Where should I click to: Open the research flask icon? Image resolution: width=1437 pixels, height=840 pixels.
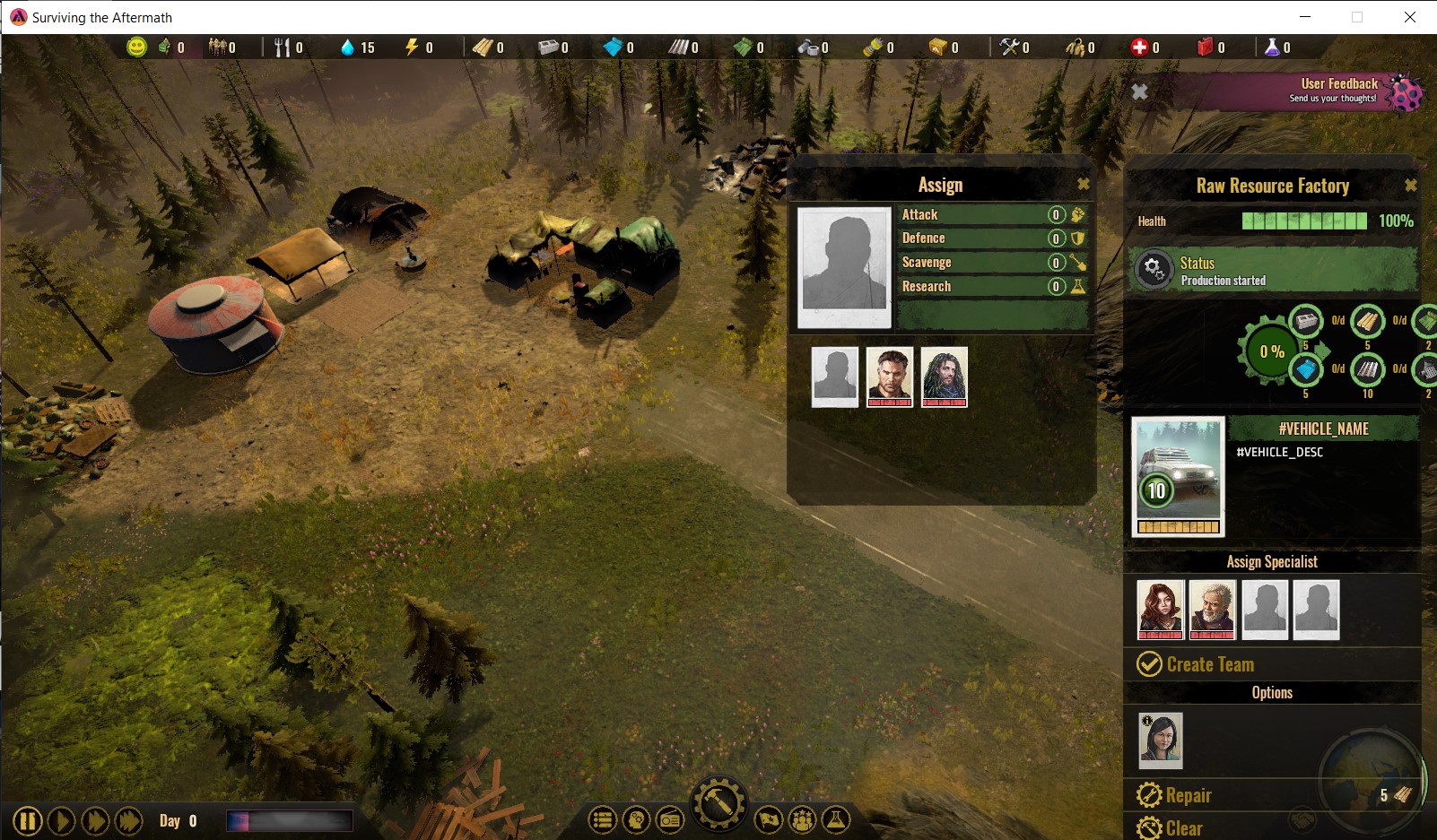[835, 819]
